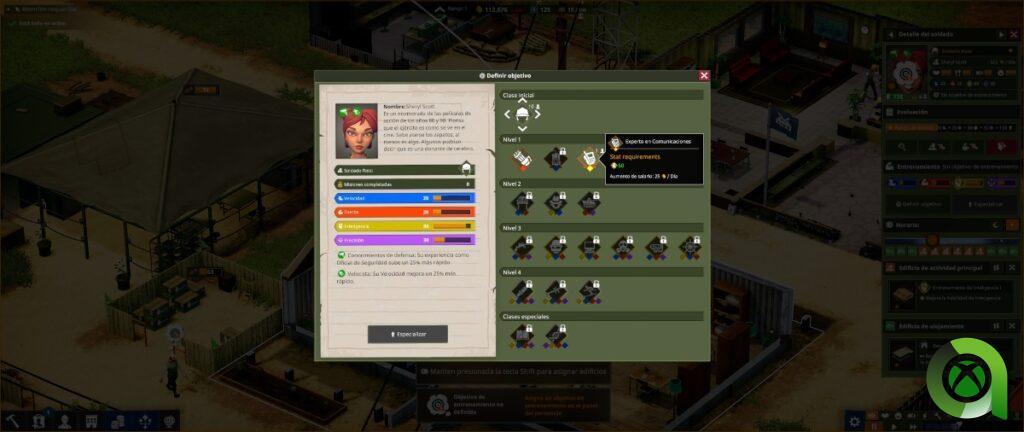Open the hammer build tool in bottom toolbar
Screen dimensions: 1024x432
coord(13,421)
